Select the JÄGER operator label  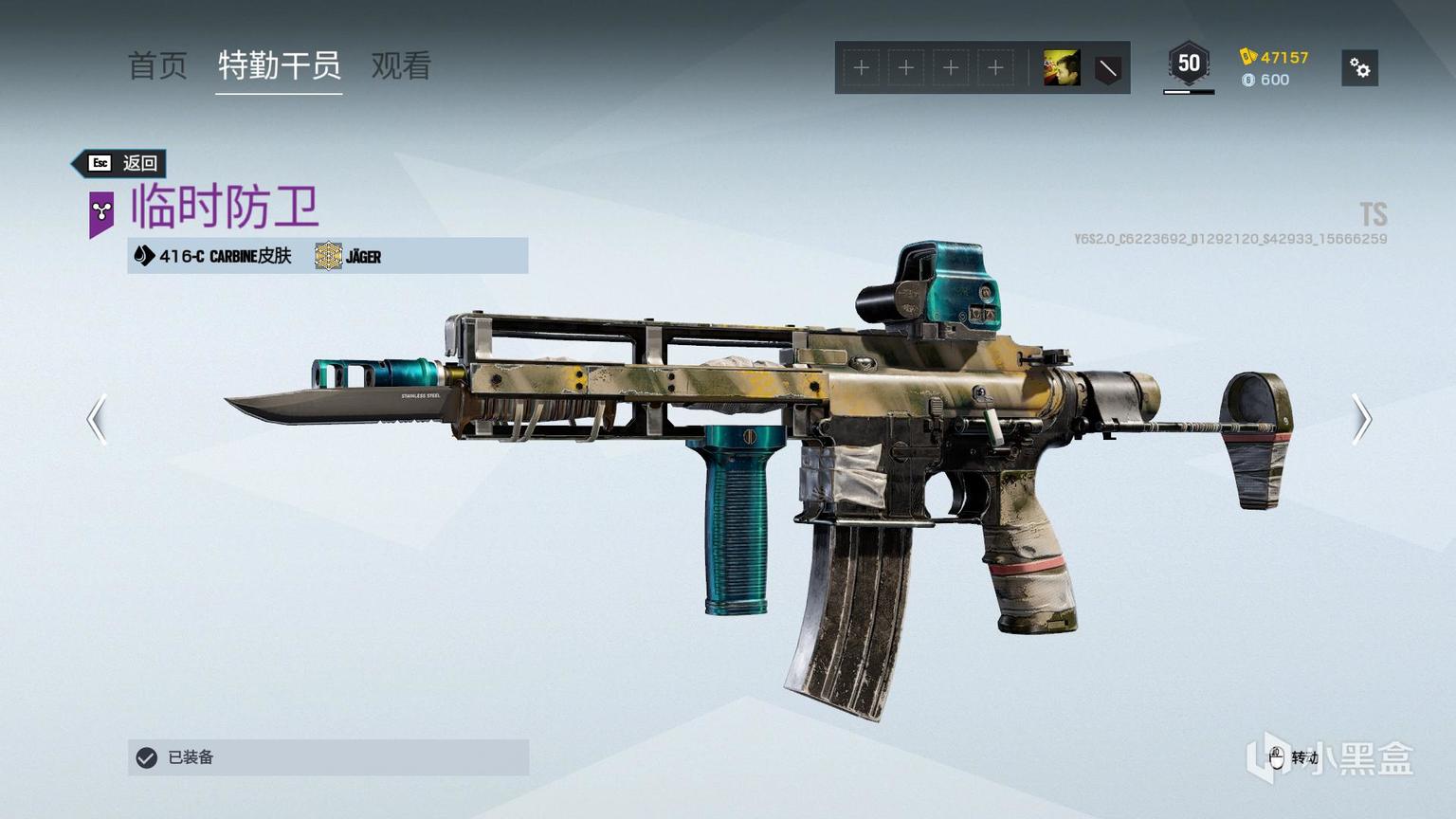(x=349, y=256)
